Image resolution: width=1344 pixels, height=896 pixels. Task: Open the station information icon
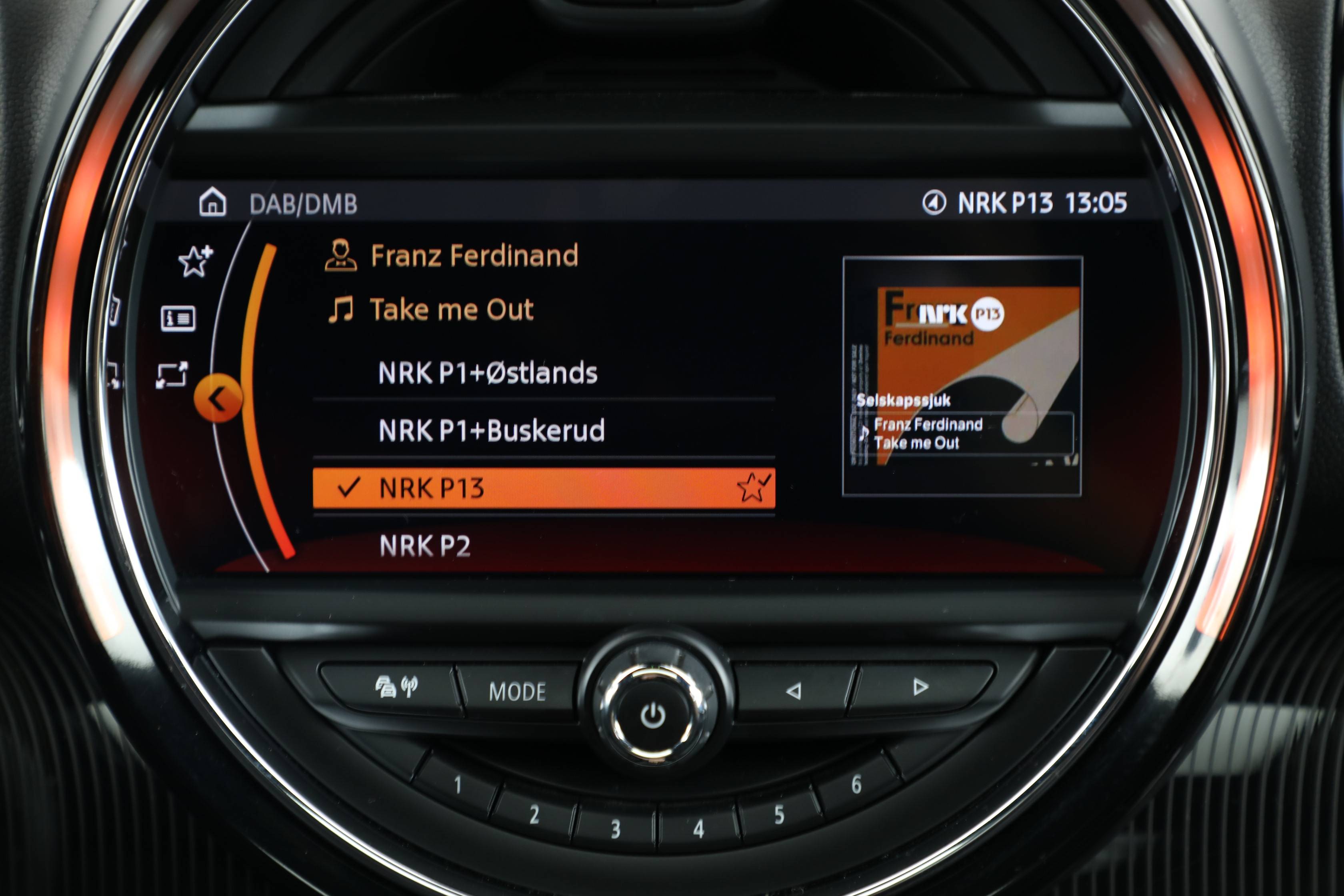(x=178, y=318)
